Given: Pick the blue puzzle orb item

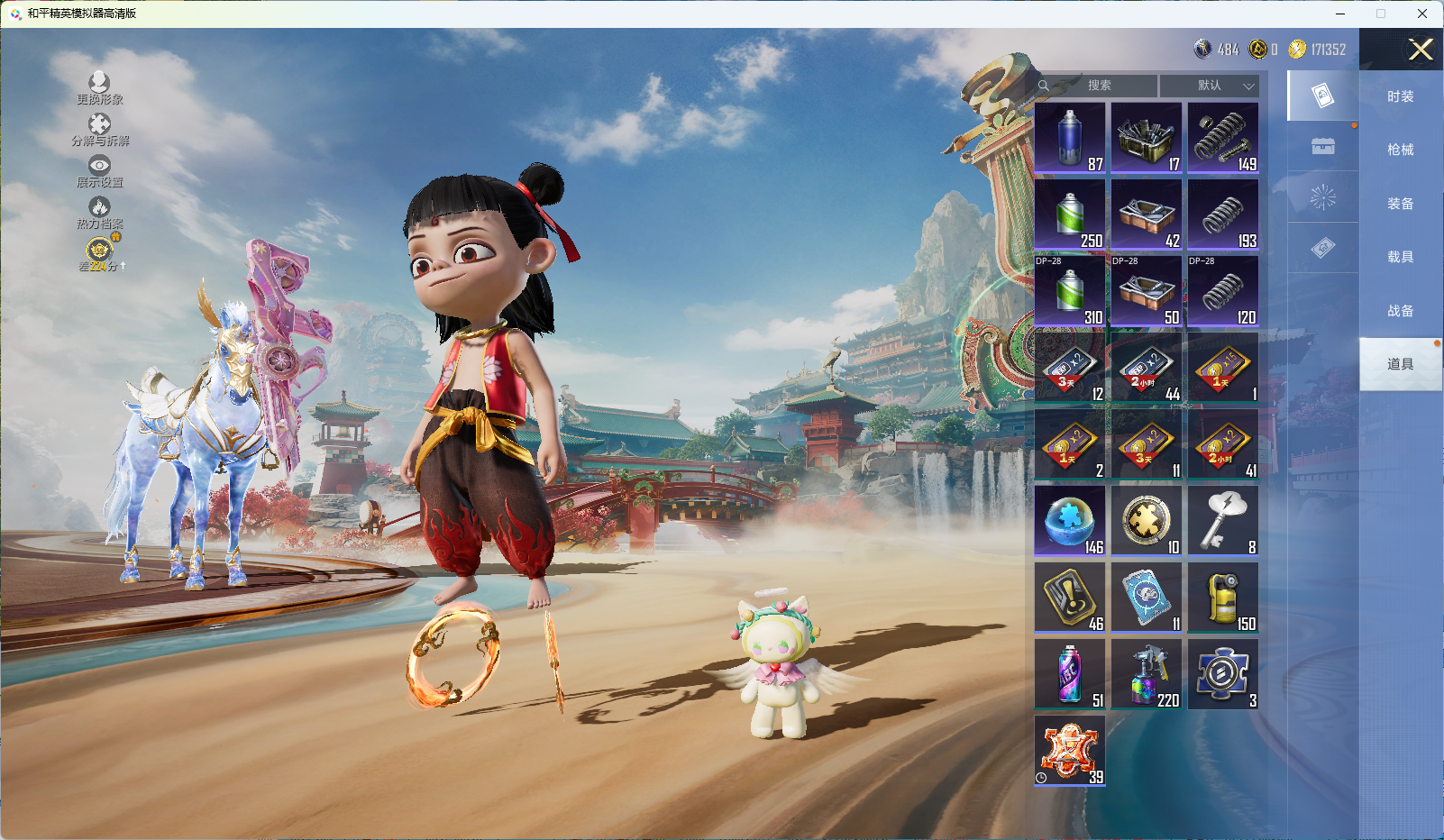Looking at the screenshot, I should [1070, 520].
